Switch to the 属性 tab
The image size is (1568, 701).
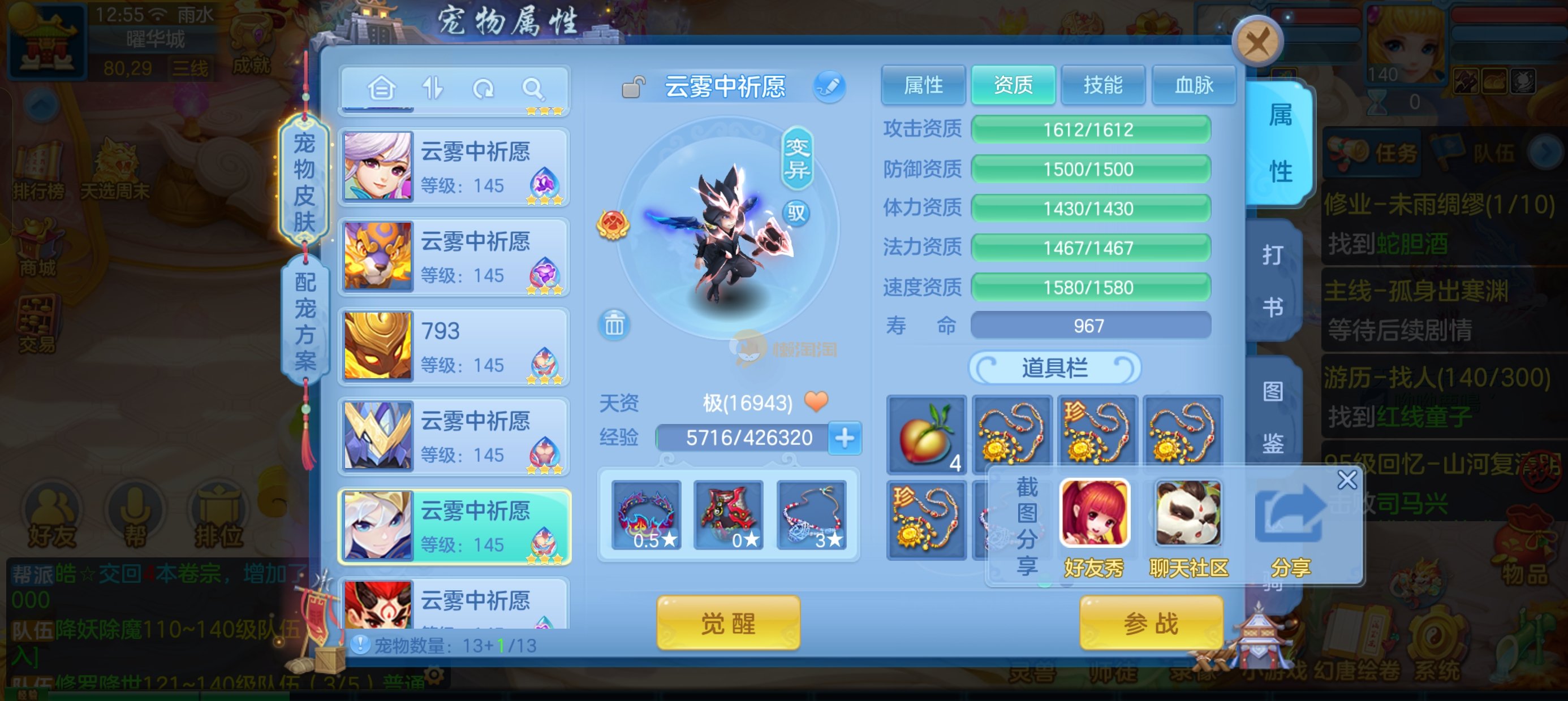coord(923,85)
